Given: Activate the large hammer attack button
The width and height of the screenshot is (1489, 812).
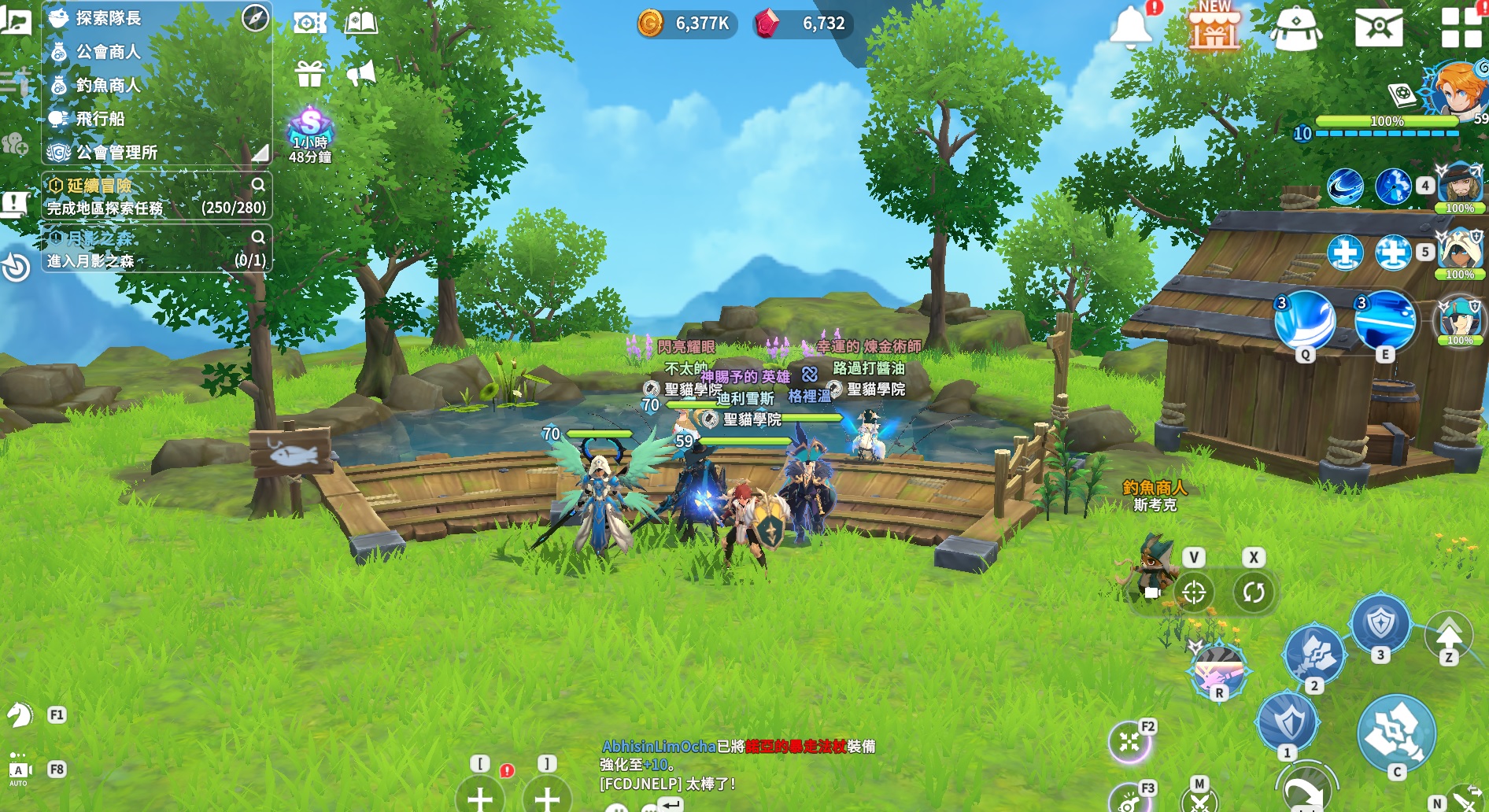Looking at the screenshot, I should tap(1396, 733).
